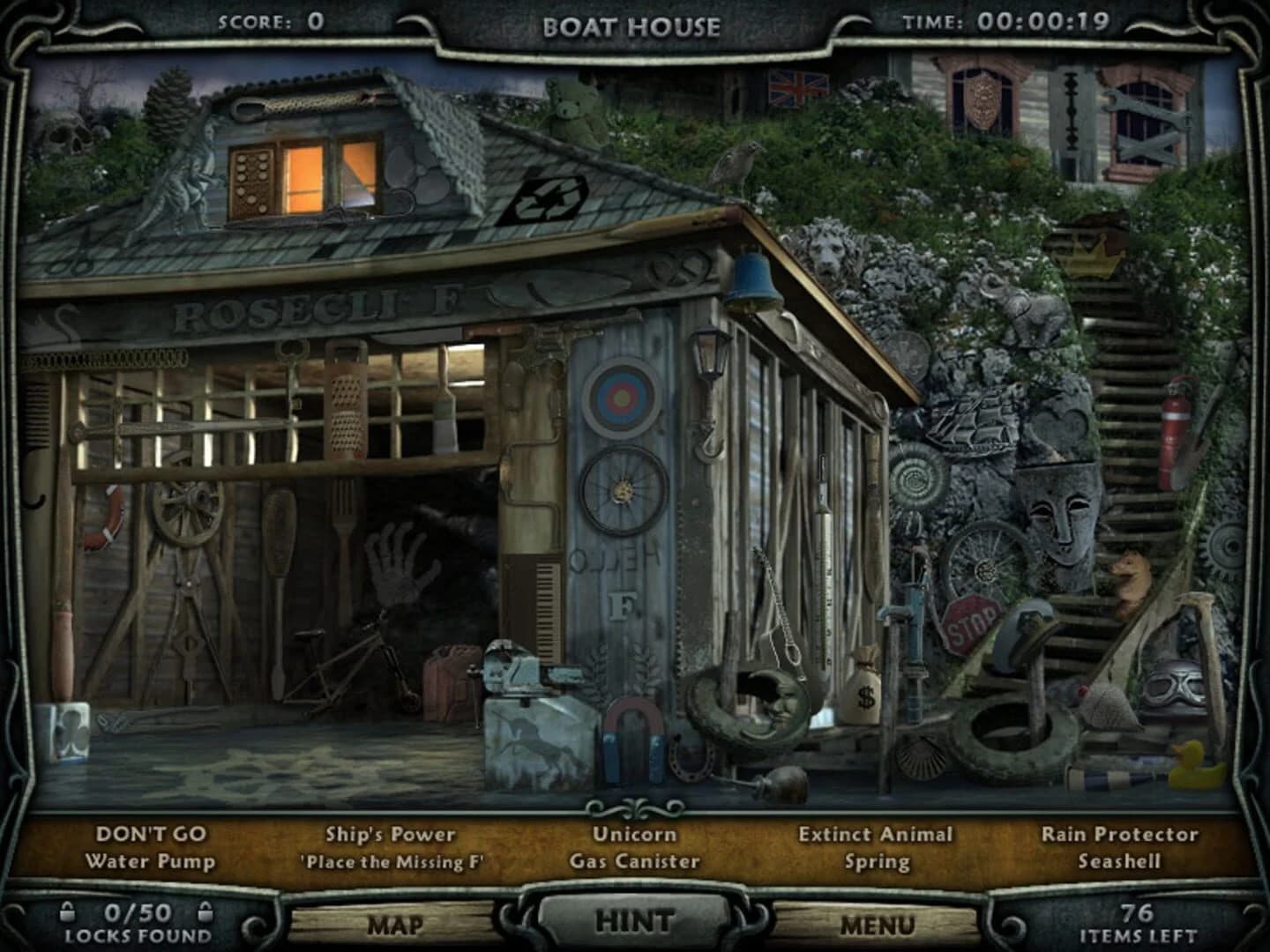The height and width of the screenshot is (952, 1270).
Task: Click the recycling symbol on the roof
Action: 547,196
